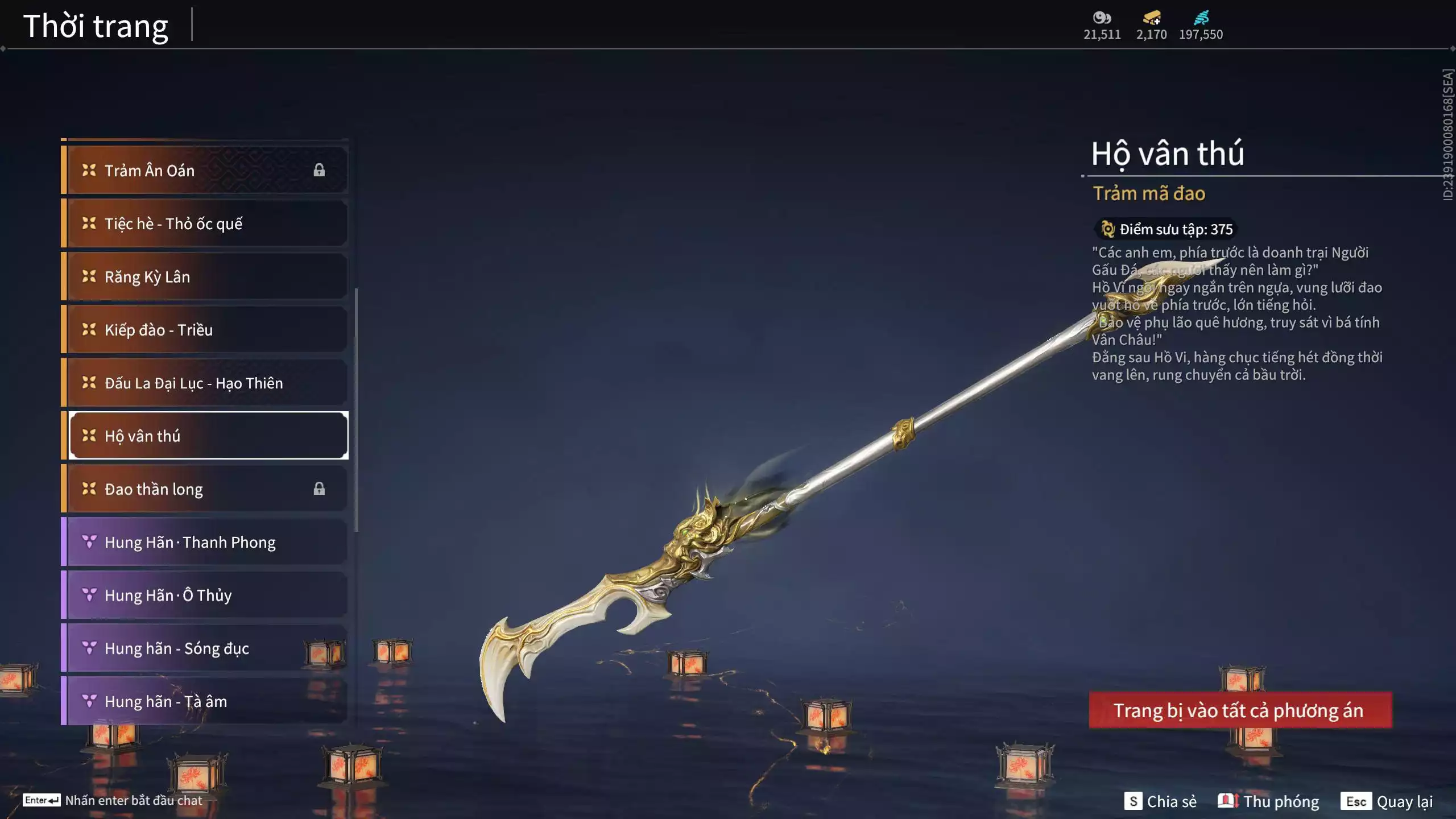The width and height of the screenshot is (1456, 819).
Task: Add gold bars via the gold icon
Action: click(1152, 18)
